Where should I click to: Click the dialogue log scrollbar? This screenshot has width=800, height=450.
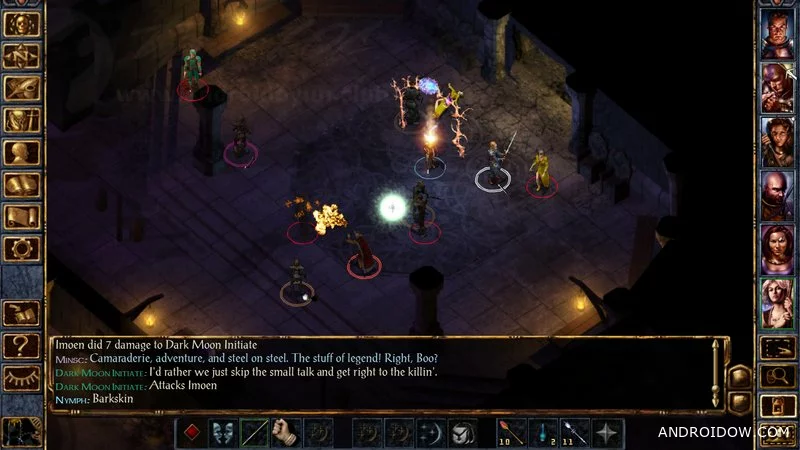point(715,372)
